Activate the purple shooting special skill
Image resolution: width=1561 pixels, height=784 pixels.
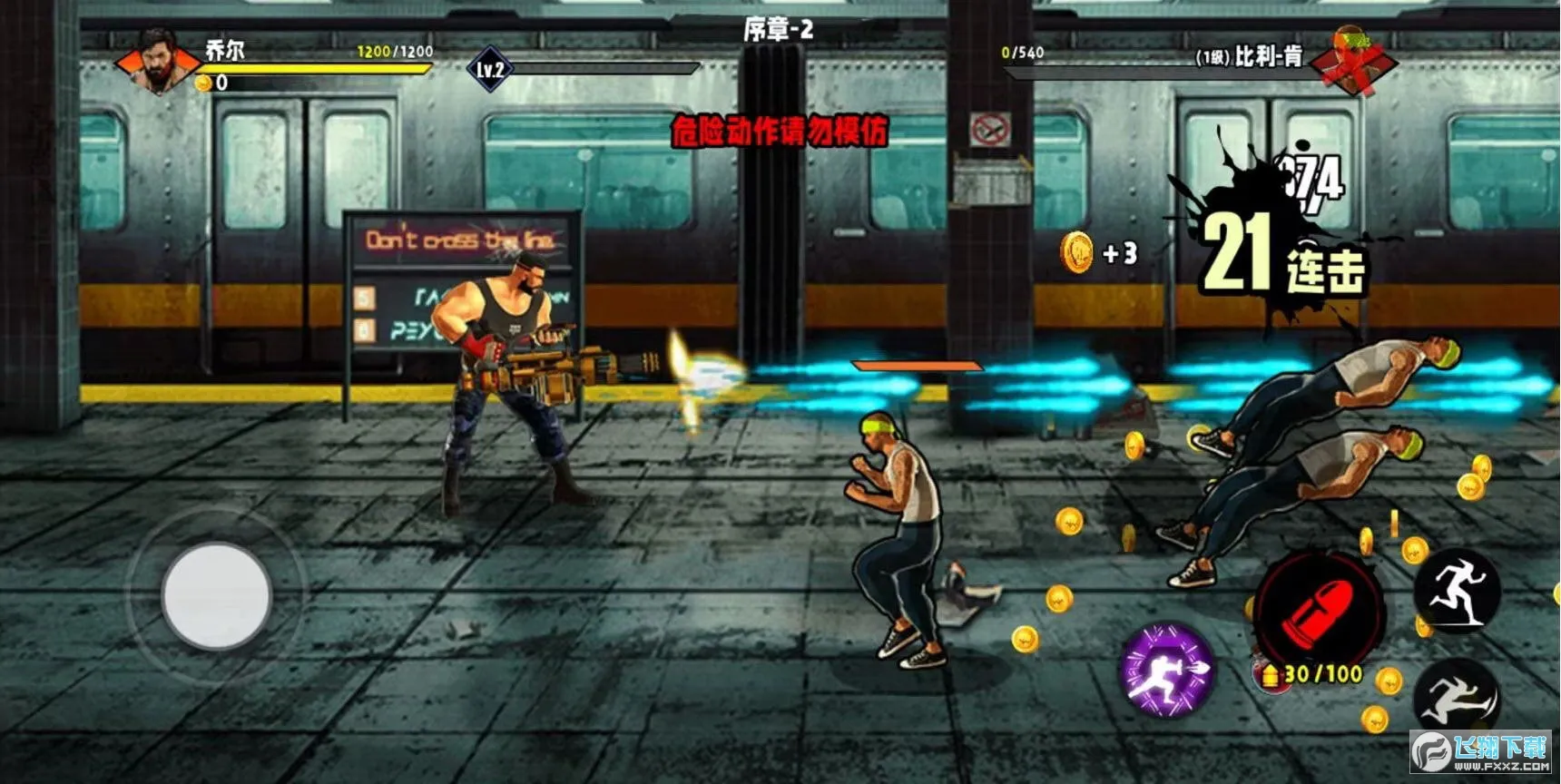pos(1167,670)
